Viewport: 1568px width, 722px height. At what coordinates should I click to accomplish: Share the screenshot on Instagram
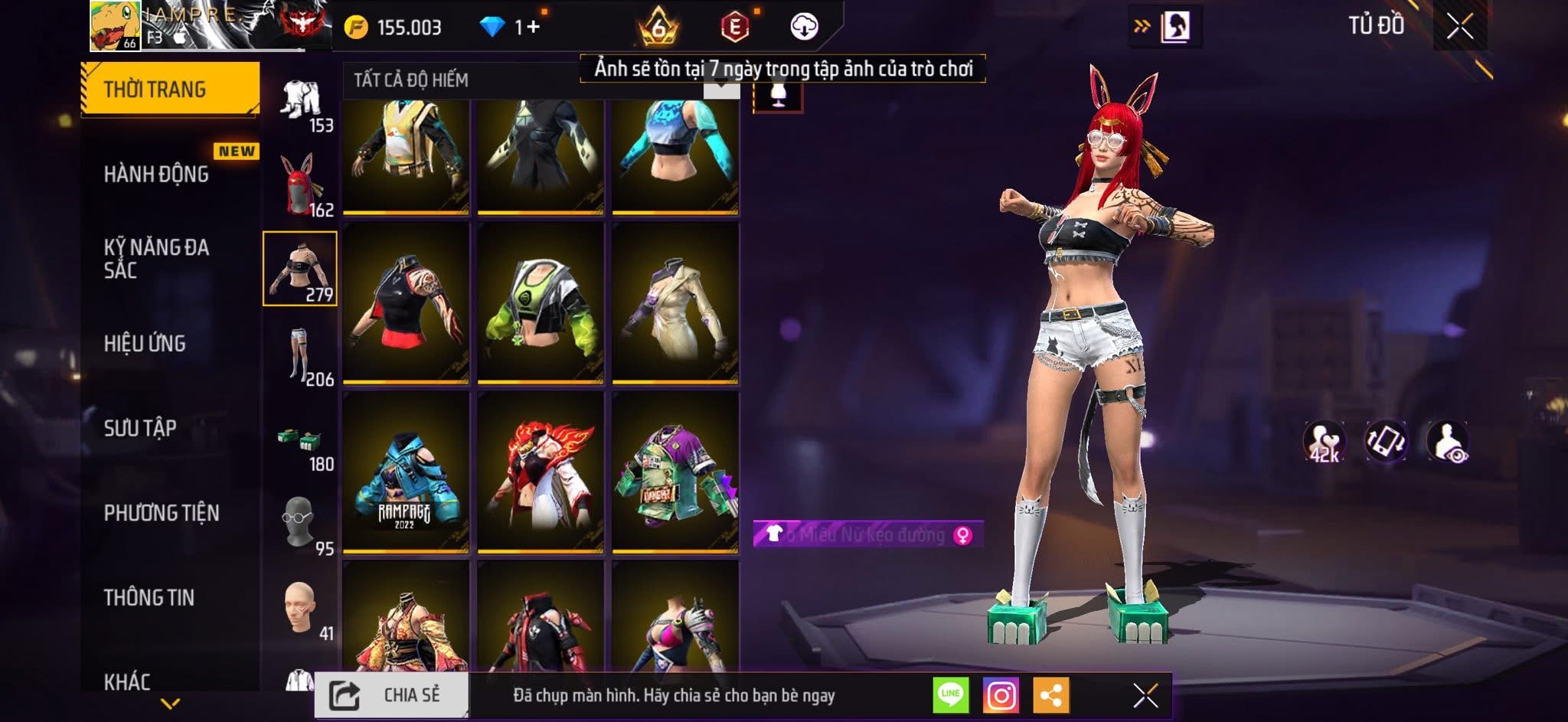pyautogui.click(x=1001, y=695)
